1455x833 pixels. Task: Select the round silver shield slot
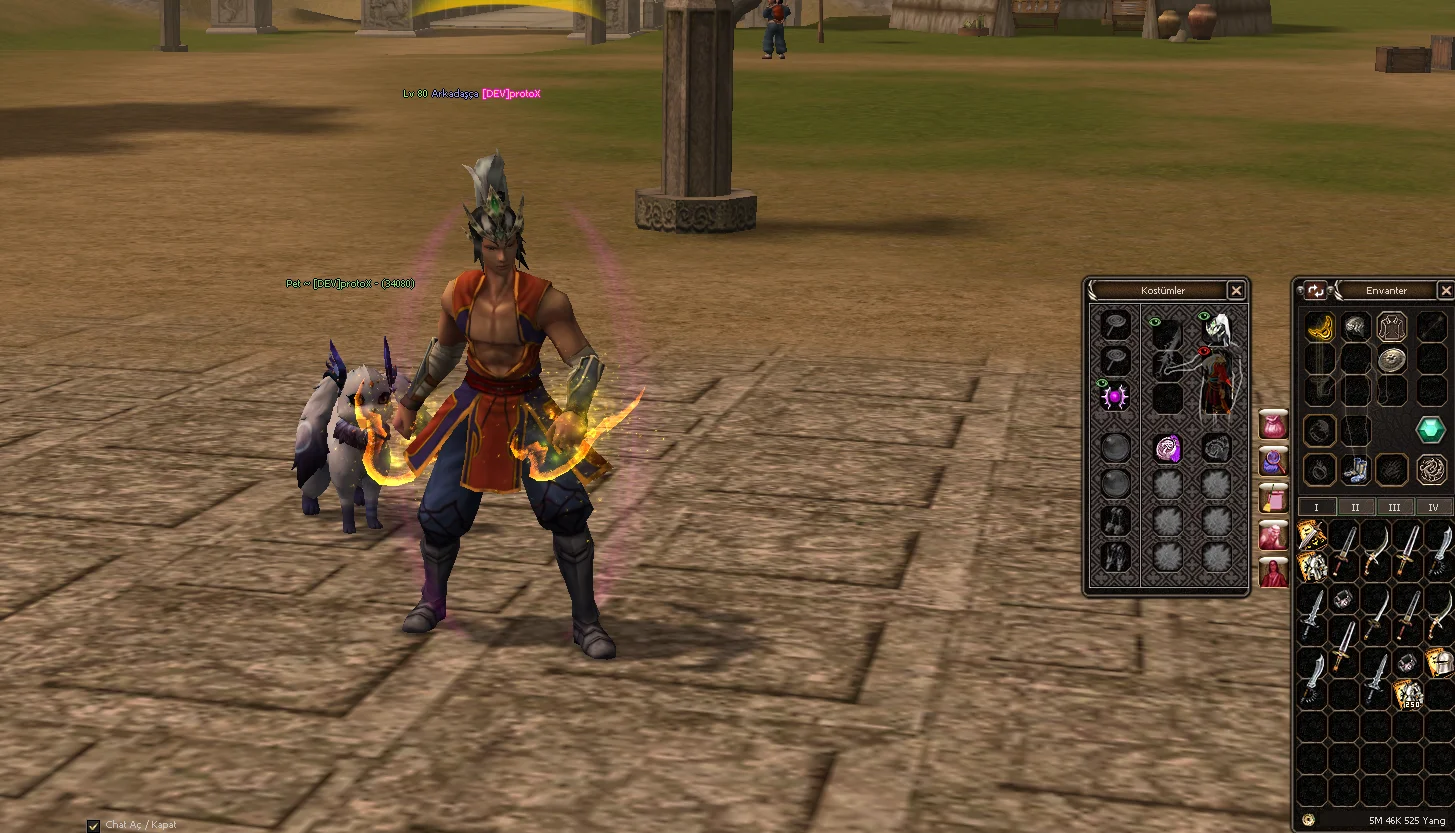[1392, 360]
